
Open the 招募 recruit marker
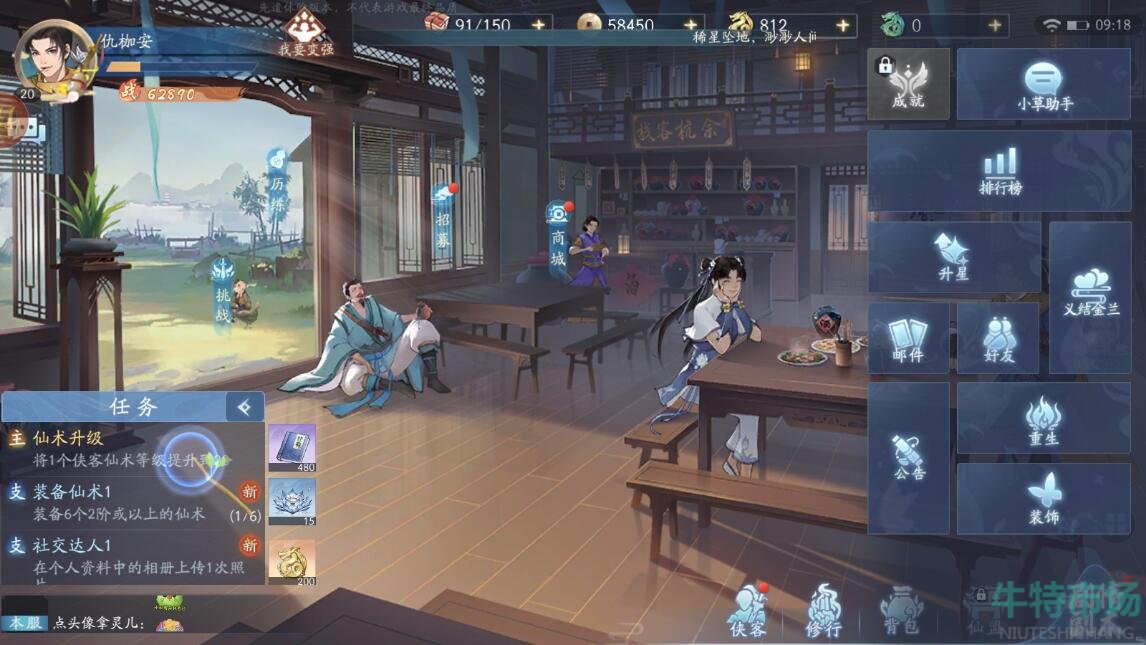pyautogui.click(x=443, y=215)
